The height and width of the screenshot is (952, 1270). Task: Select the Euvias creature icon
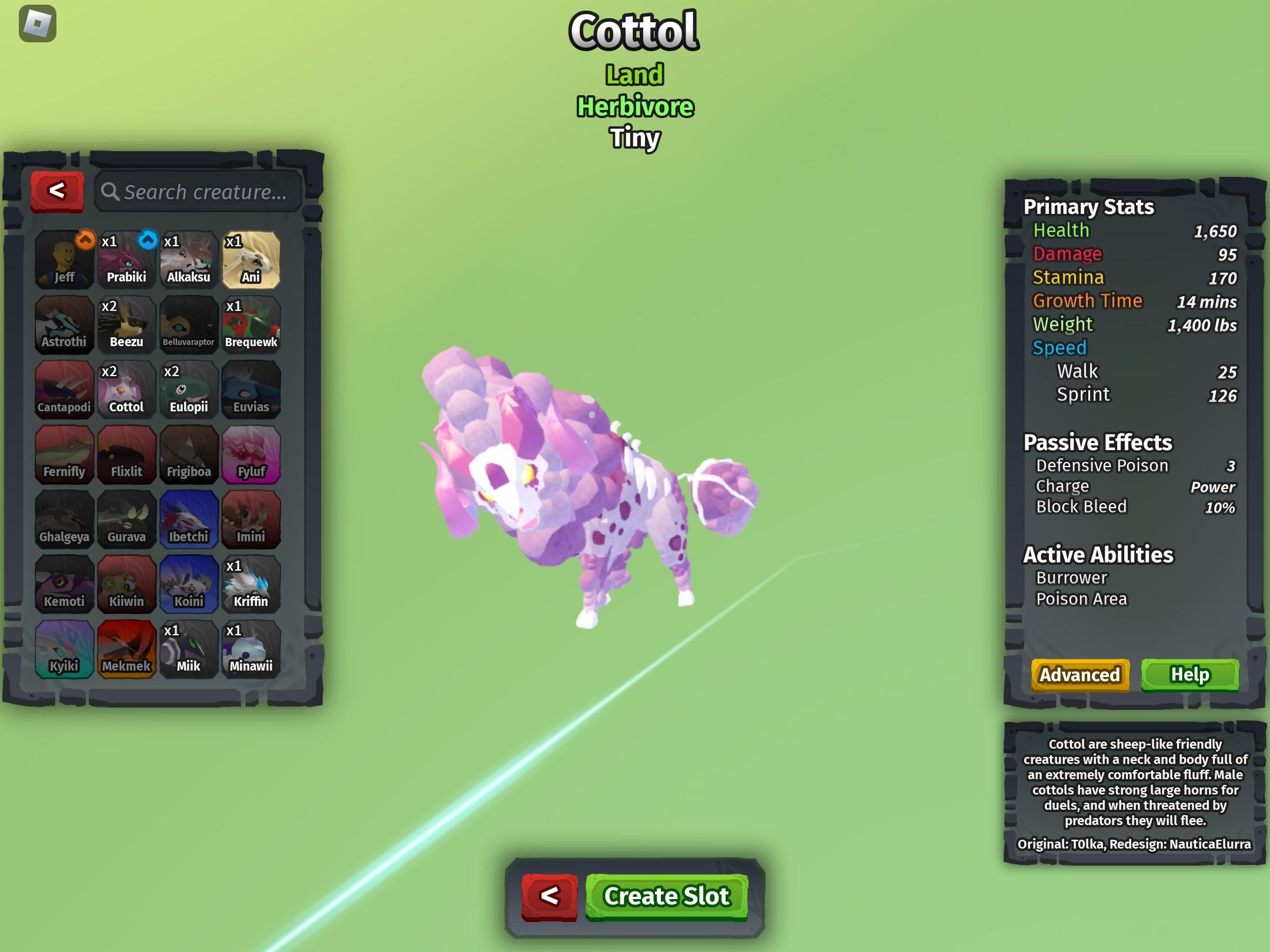coord(252,388)
